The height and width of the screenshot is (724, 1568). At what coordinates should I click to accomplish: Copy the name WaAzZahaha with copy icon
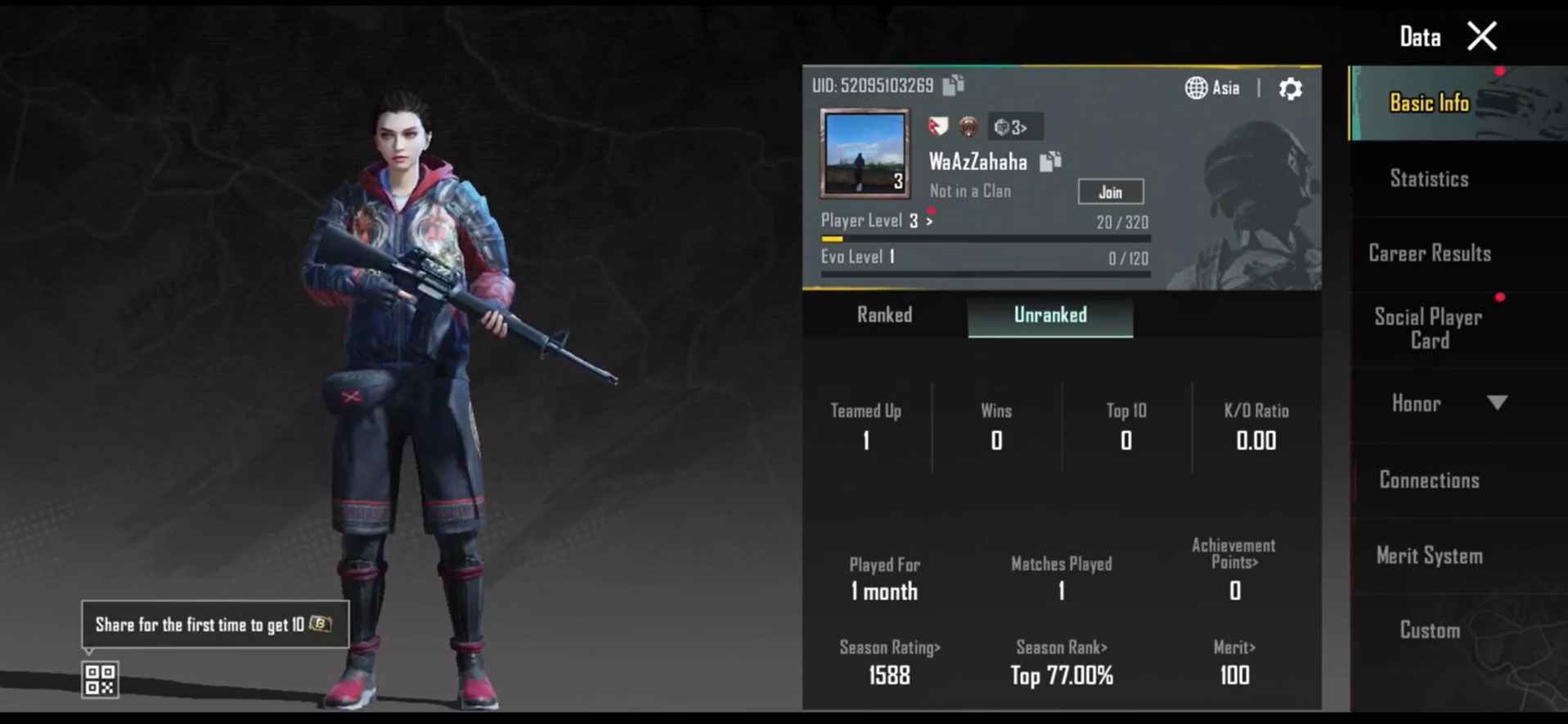(1049, 161)
